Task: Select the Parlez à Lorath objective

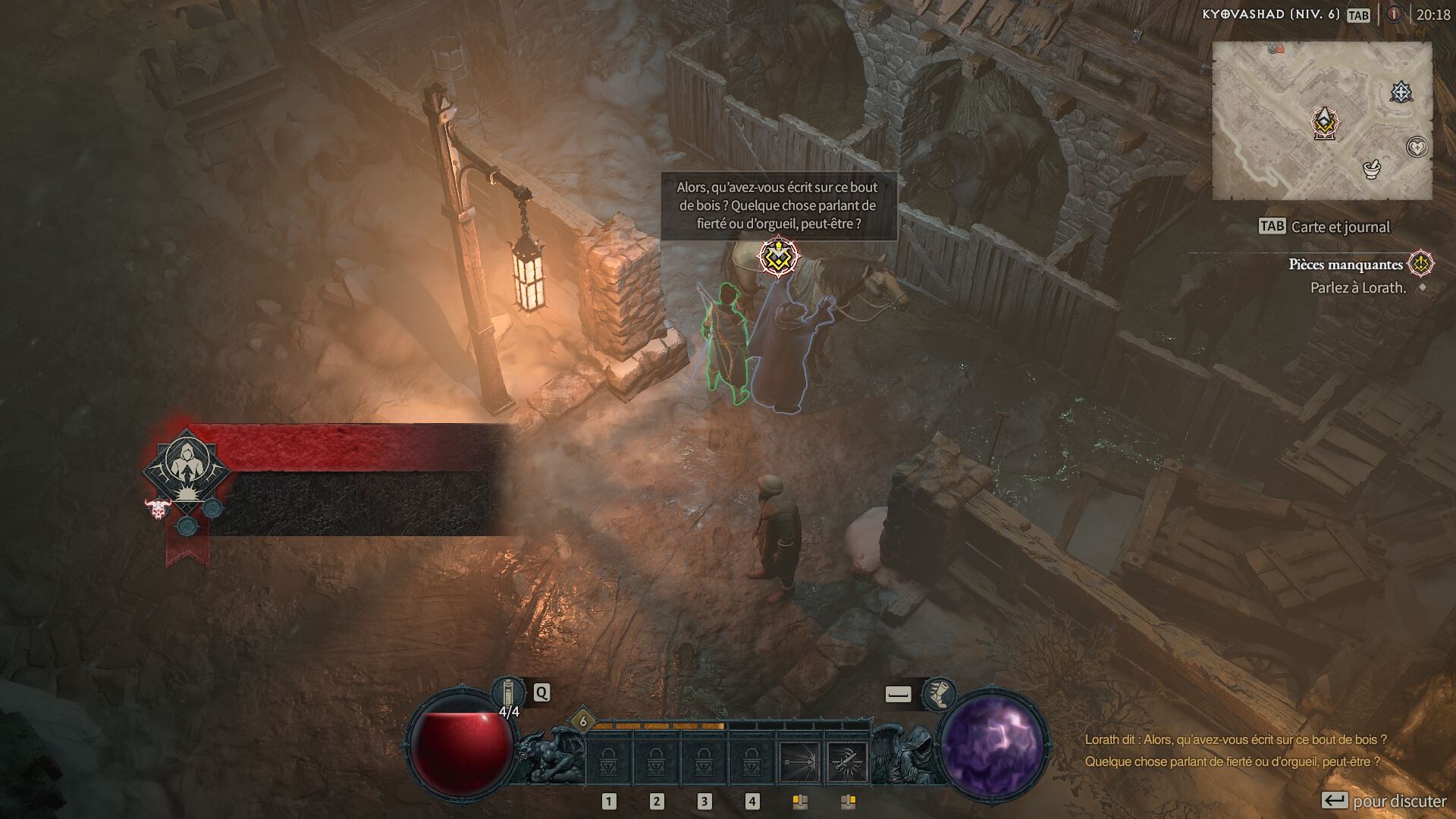Action: (1357, 288)
